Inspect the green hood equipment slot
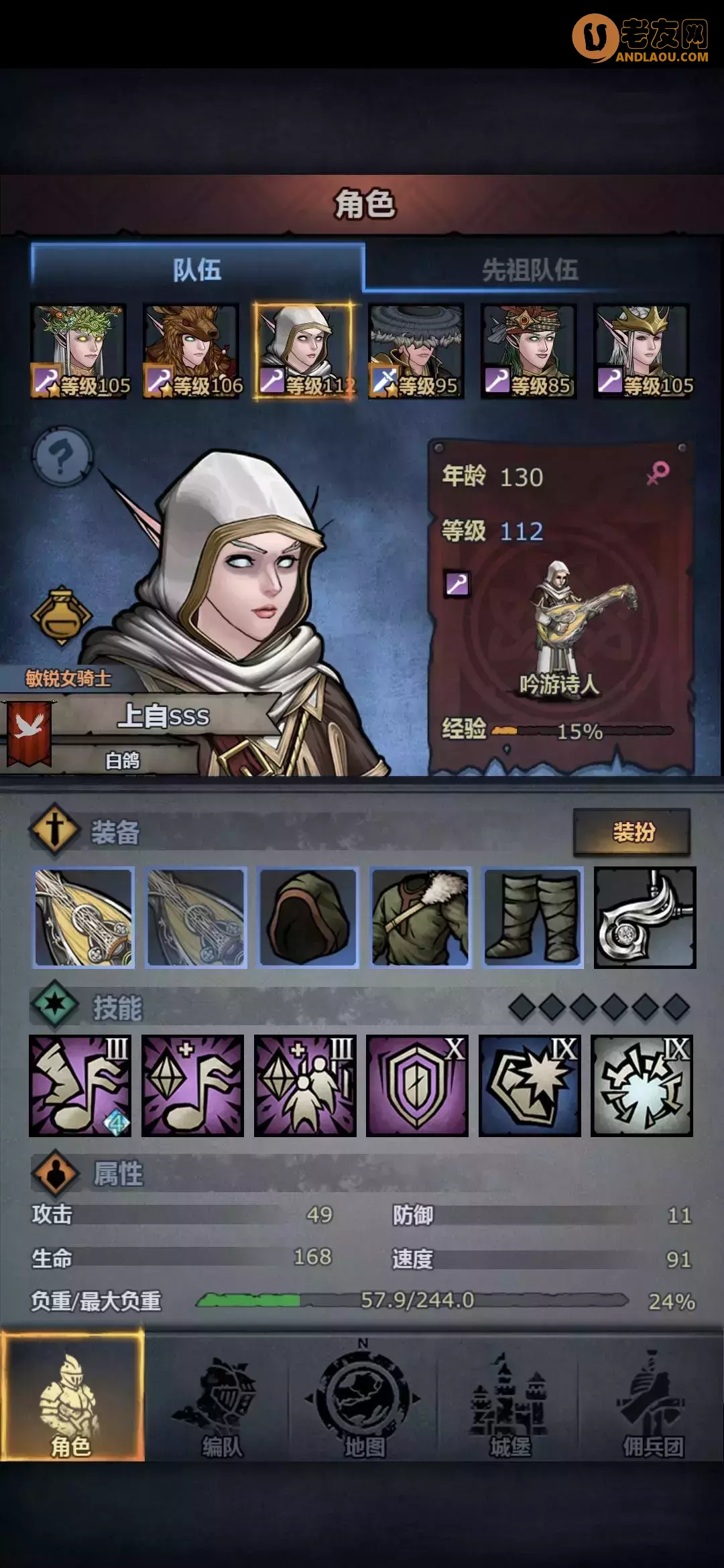The height and width of the screenshot is (1568, 724). click(x=308, y=917)
